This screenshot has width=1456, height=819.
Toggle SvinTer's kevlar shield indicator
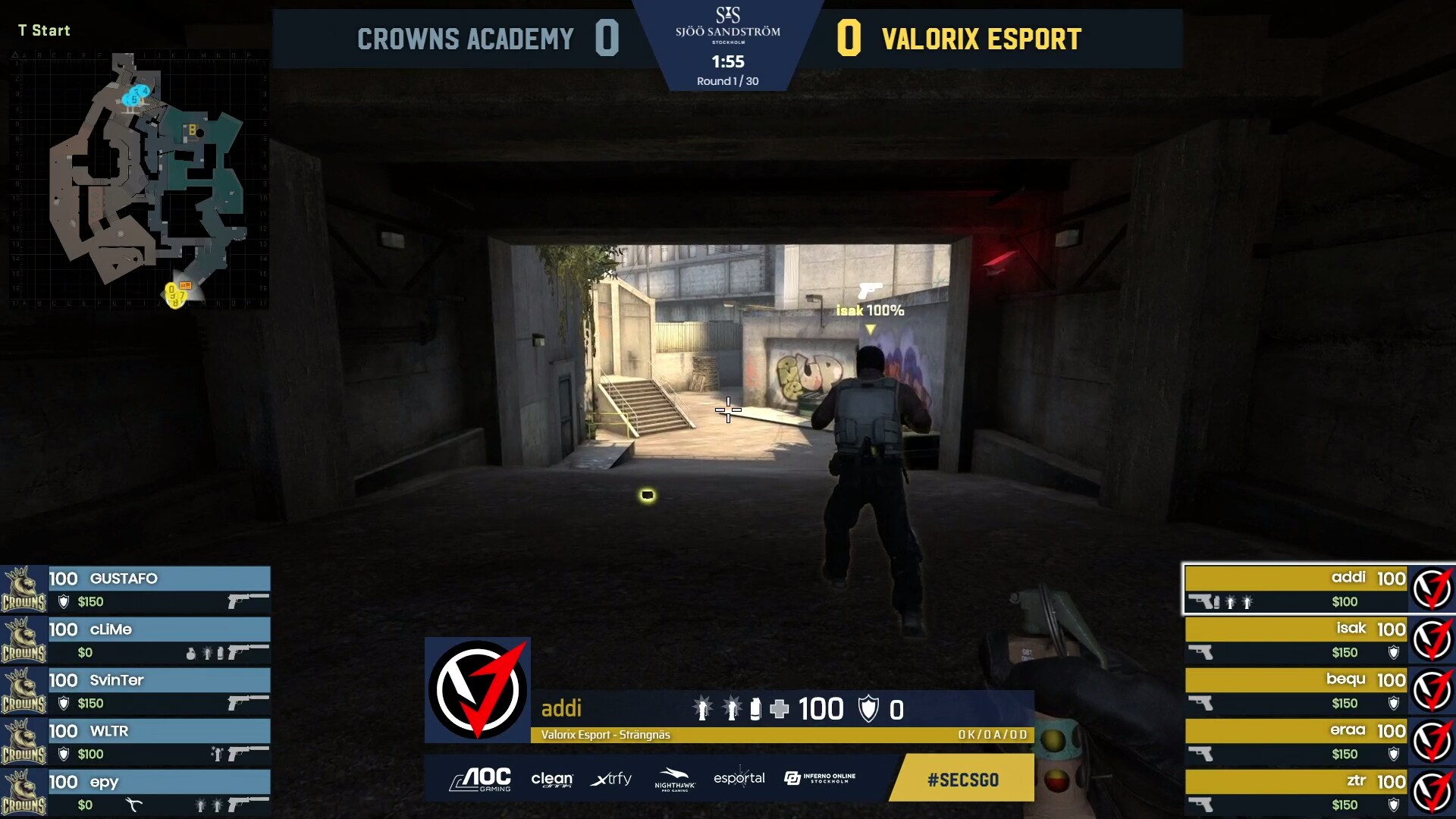pyautogui.click(x=63, y=703)
